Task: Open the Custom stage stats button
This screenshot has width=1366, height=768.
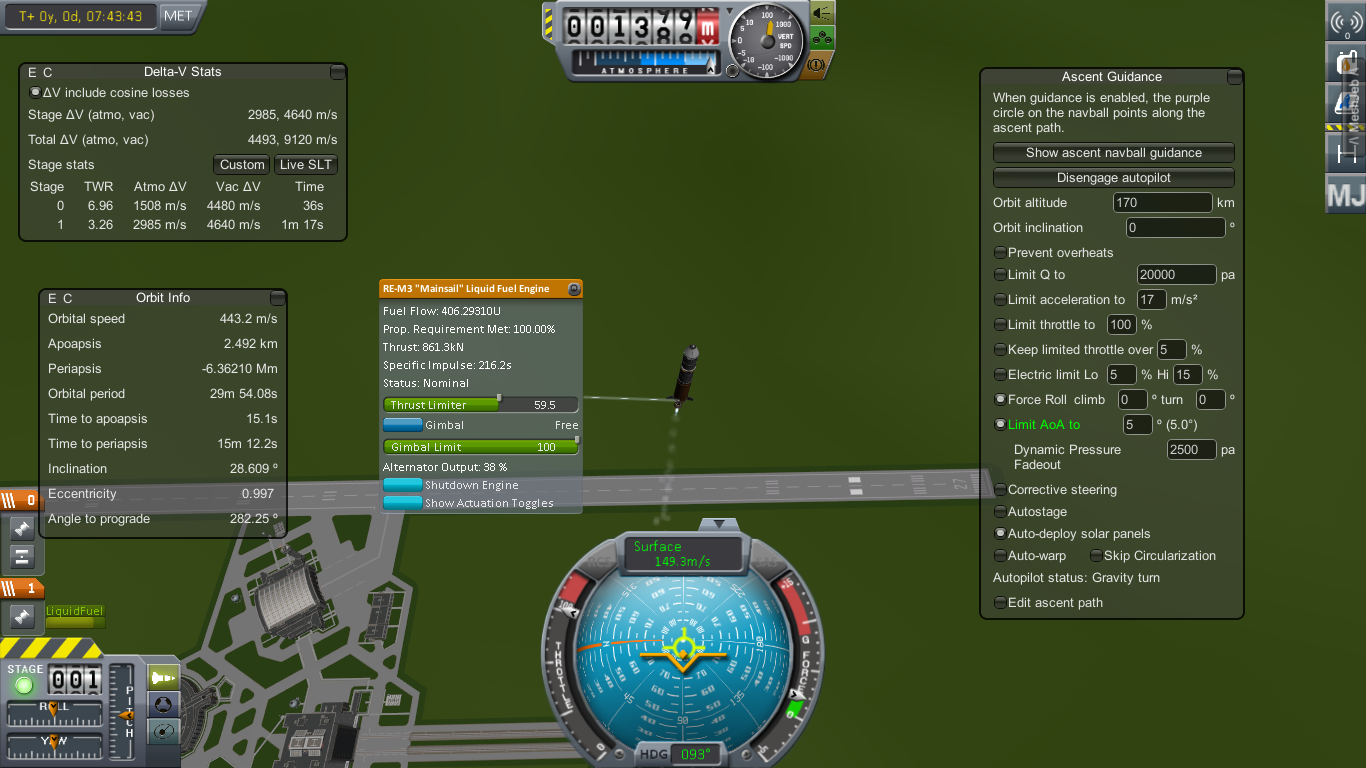Action: tap(242, 165)
